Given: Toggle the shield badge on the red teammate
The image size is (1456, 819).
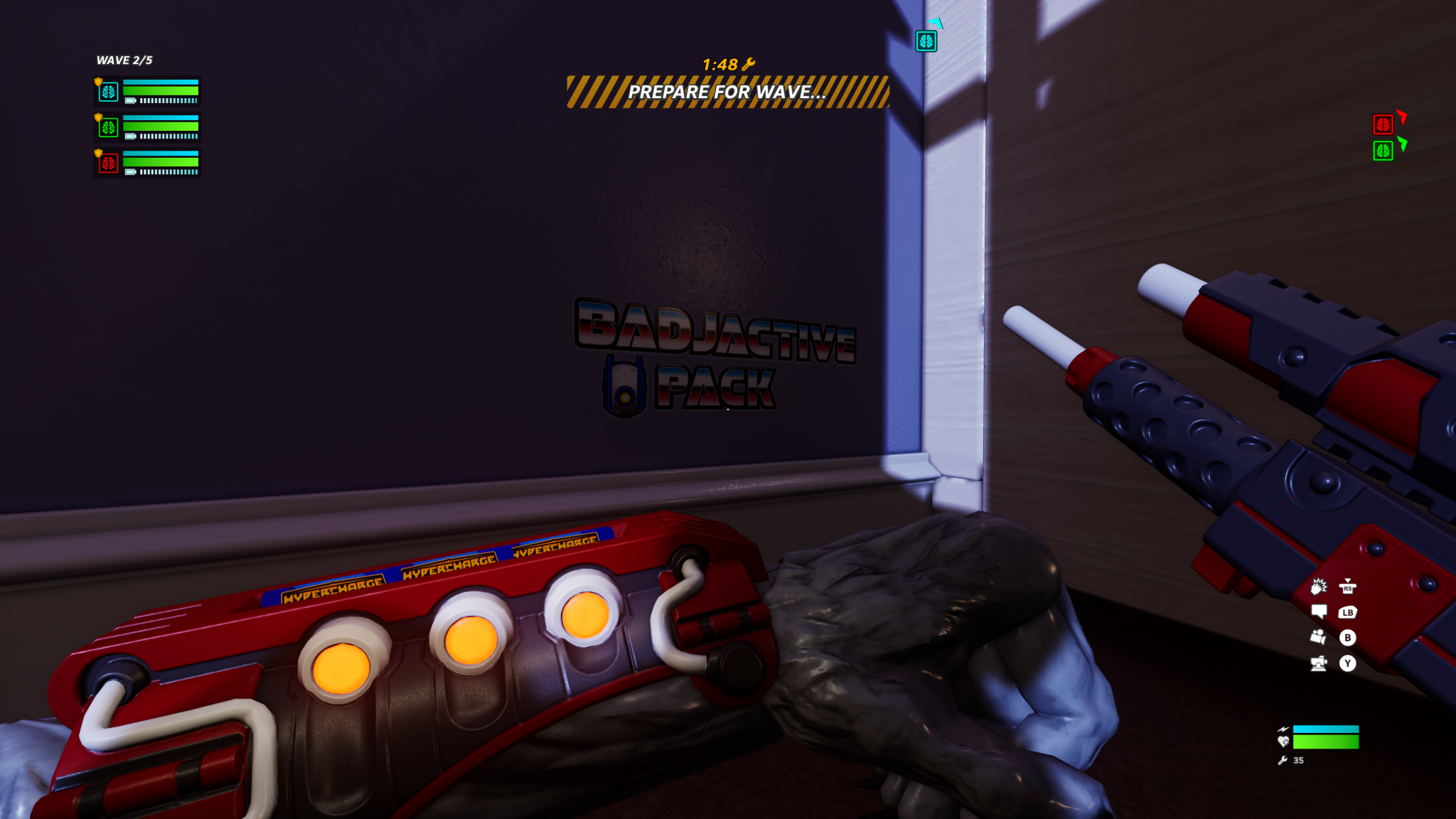Looking at the screenshot, I should tap(98, 152).
